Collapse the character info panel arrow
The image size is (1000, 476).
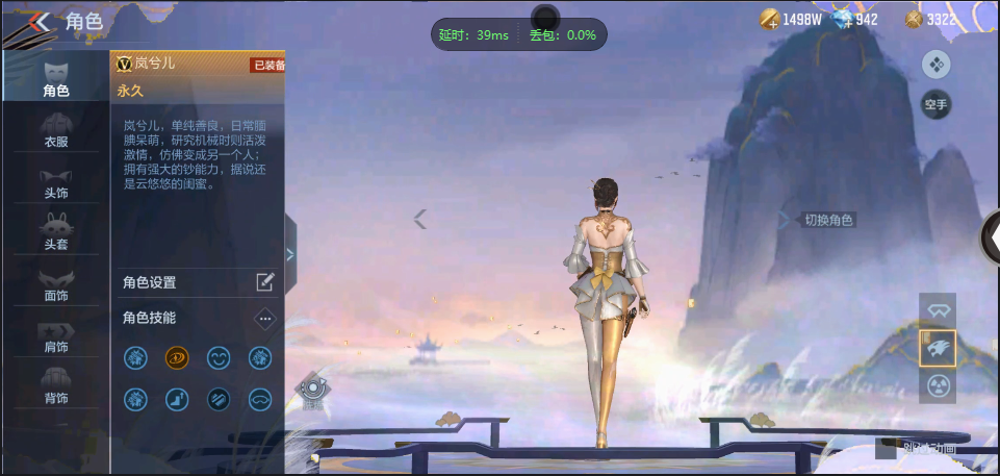pyautogui.click(x=290, y=254)
